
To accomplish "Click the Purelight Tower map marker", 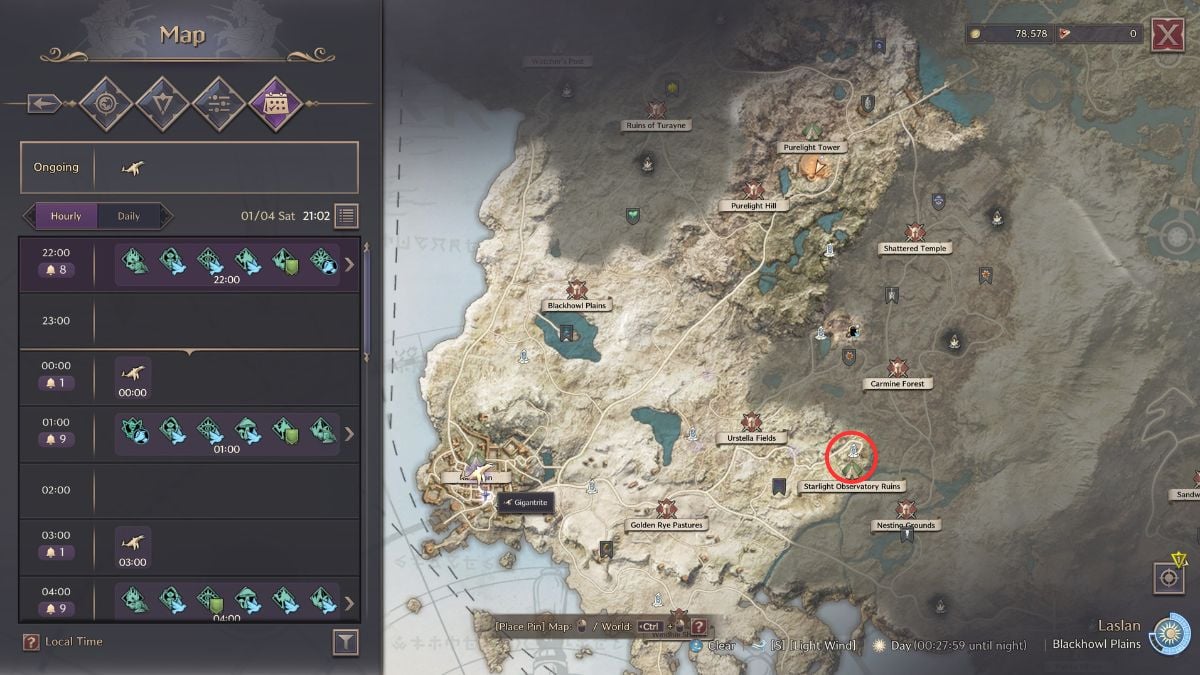I will (x=811, y=131).
